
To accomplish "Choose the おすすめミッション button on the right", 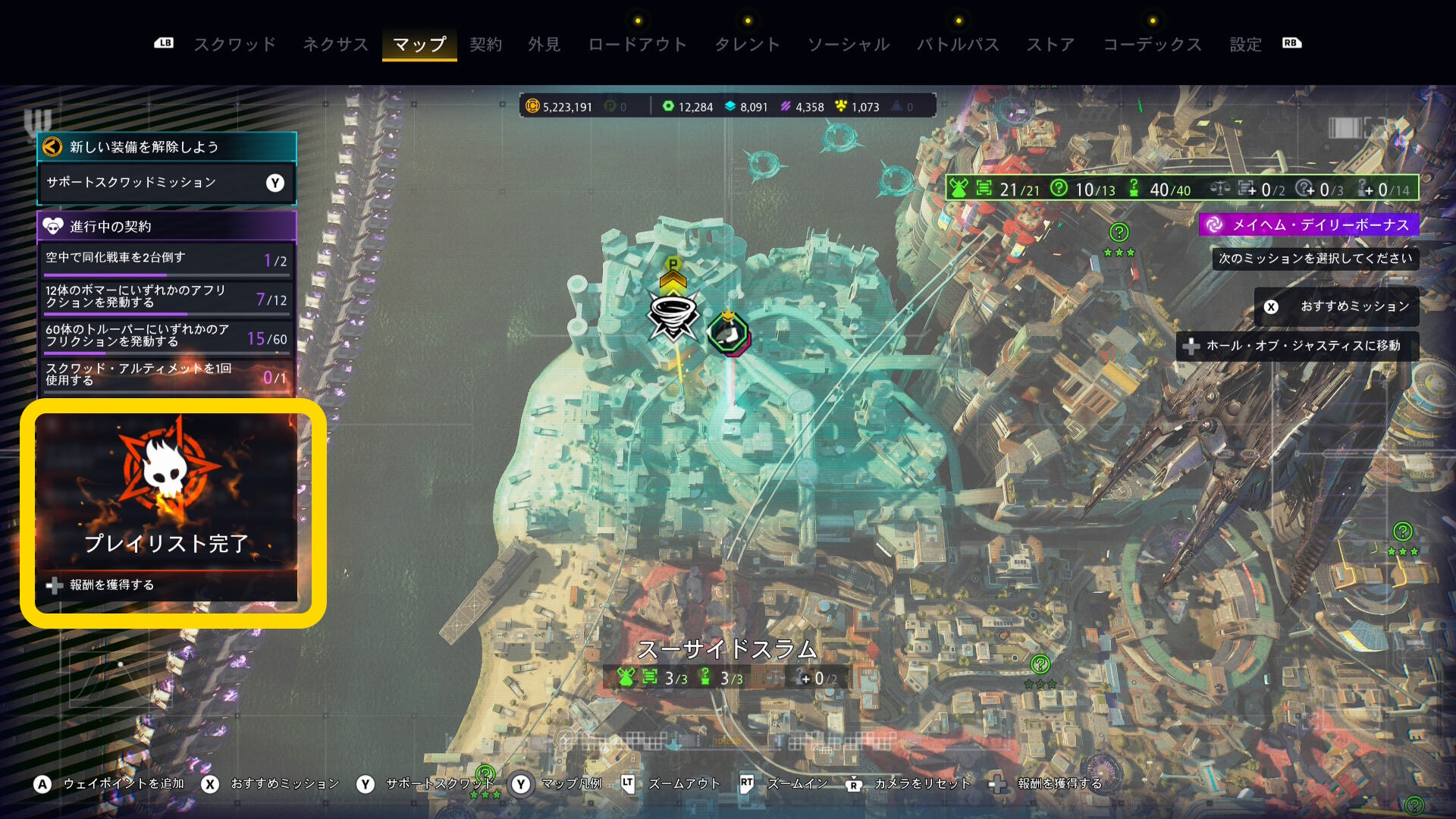I will coord(1338,306).
